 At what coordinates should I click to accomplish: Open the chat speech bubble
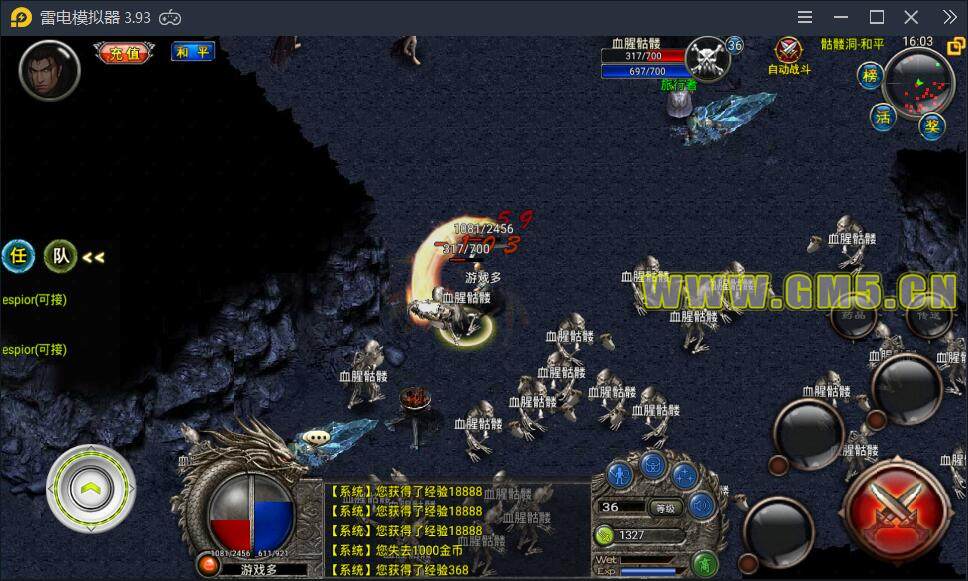tap(318, 437)
